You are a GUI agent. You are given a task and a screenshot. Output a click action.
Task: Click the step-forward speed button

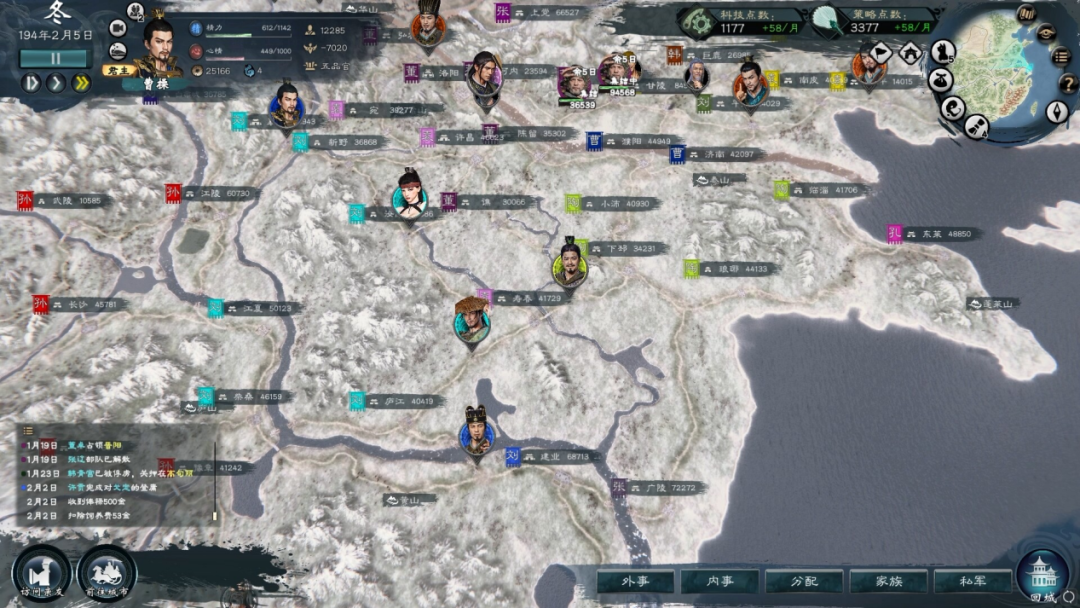tap(31, 83)
